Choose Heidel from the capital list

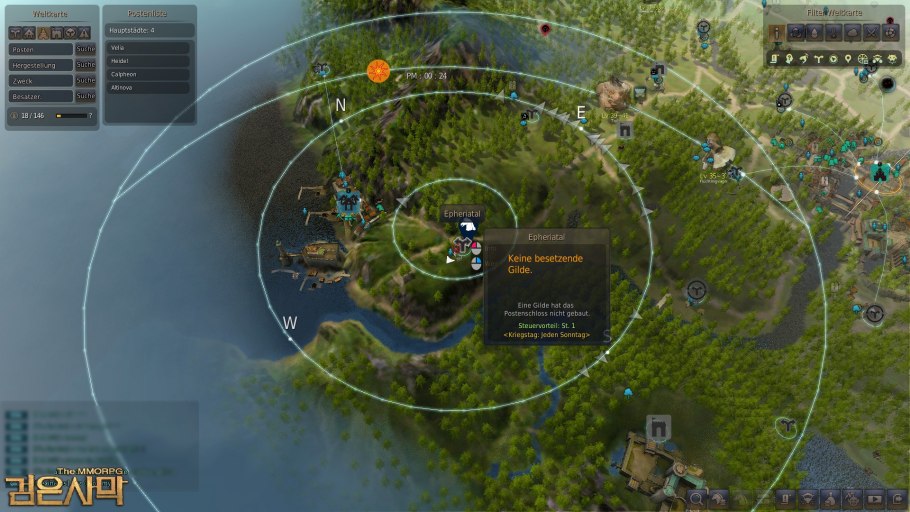pos(146,61)
